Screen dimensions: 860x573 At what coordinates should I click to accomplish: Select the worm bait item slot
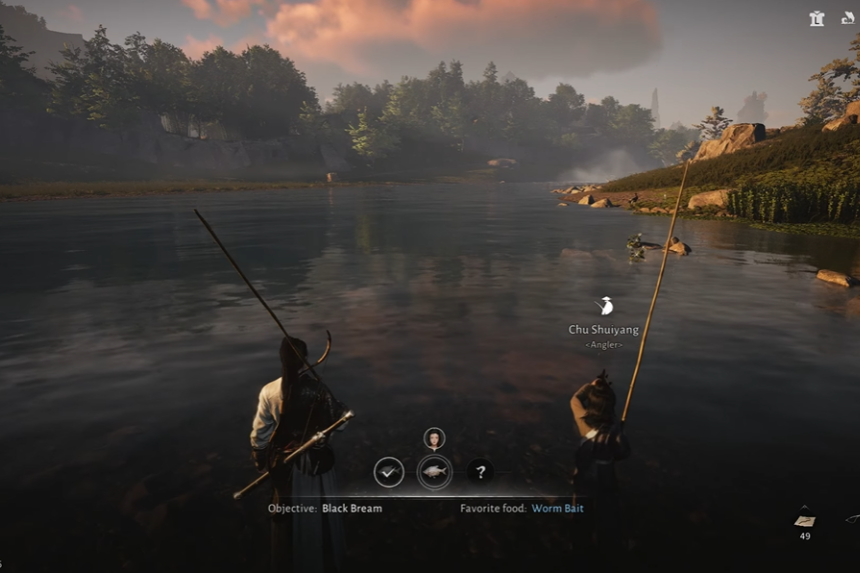(x=804, y=520)
